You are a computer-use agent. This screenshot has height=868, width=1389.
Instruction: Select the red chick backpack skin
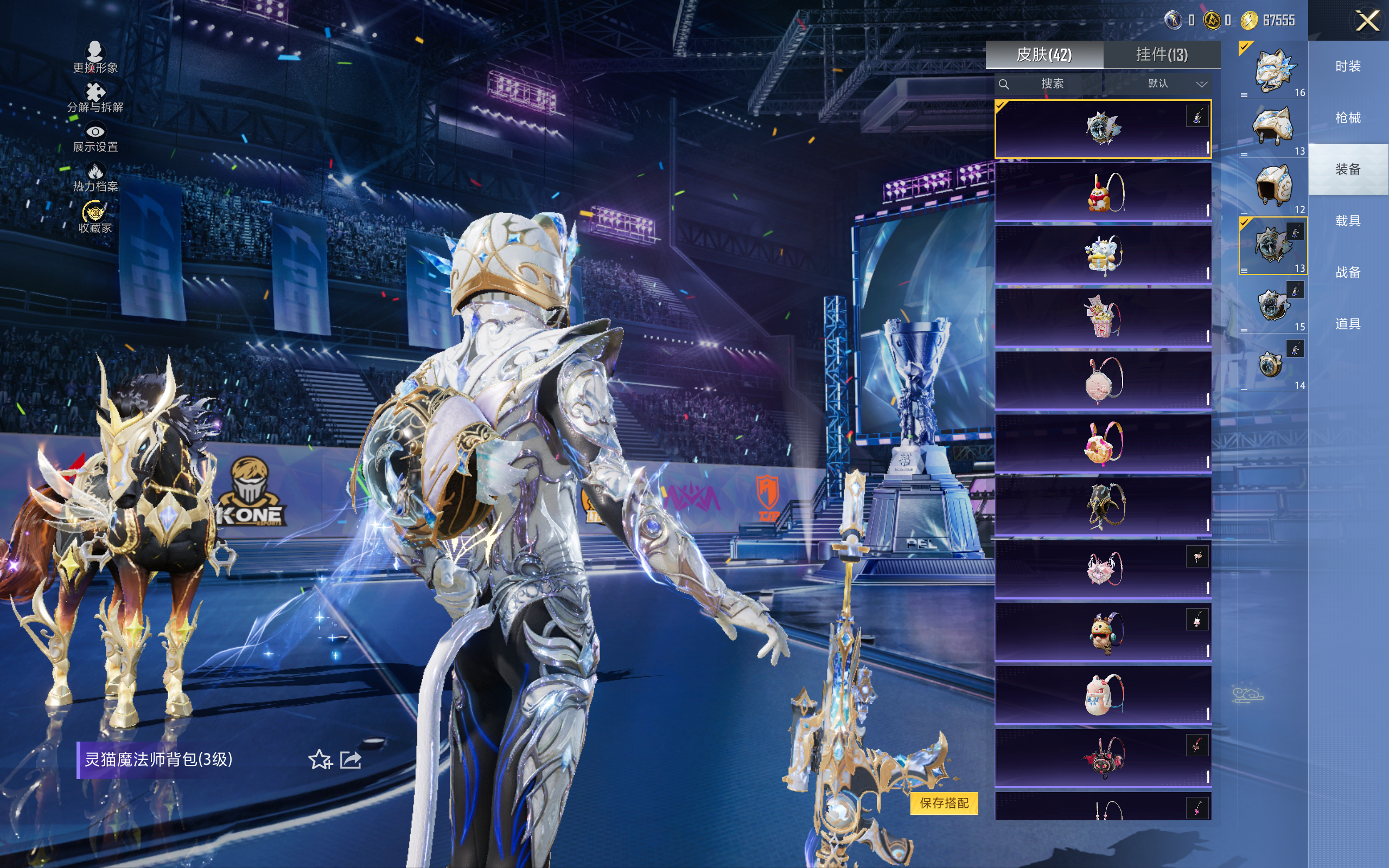(1103, 192)
